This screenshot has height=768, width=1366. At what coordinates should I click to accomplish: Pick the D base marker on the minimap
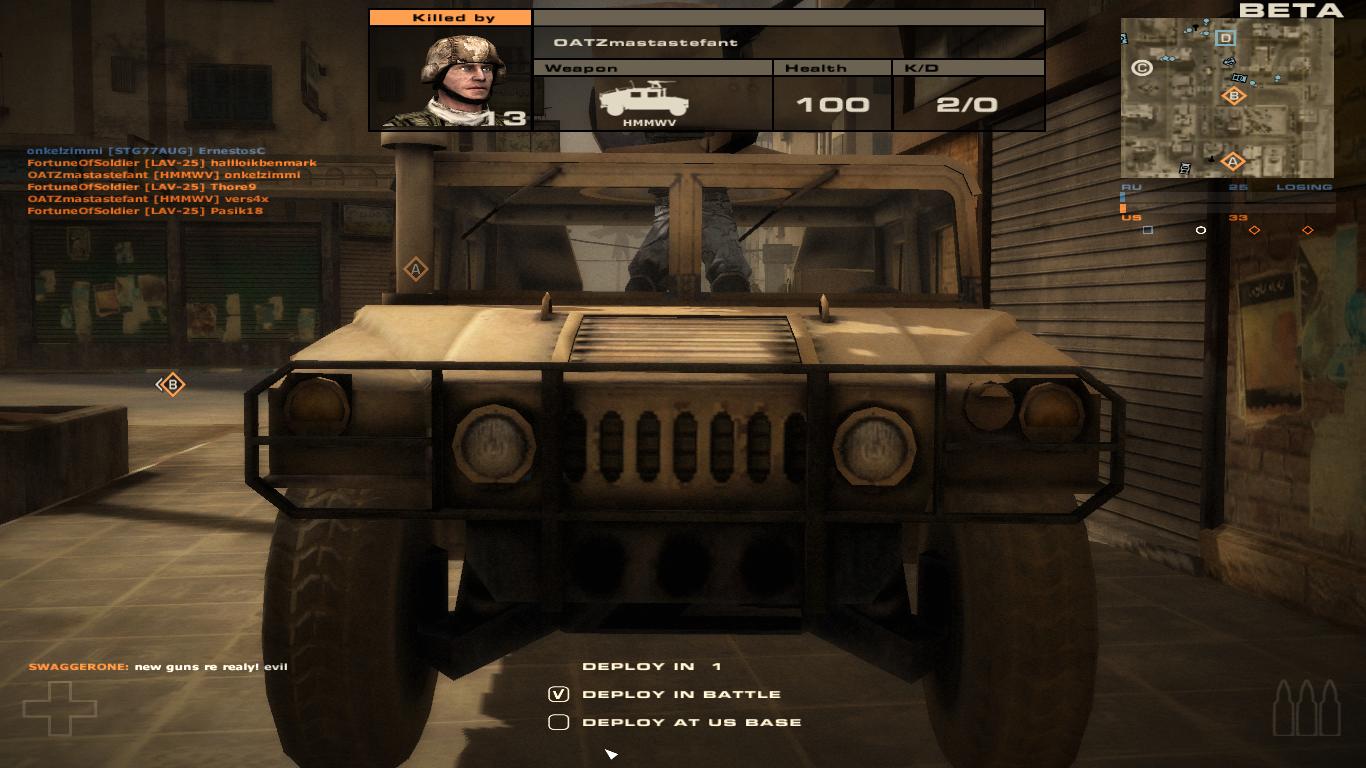tap(1225, 39)
